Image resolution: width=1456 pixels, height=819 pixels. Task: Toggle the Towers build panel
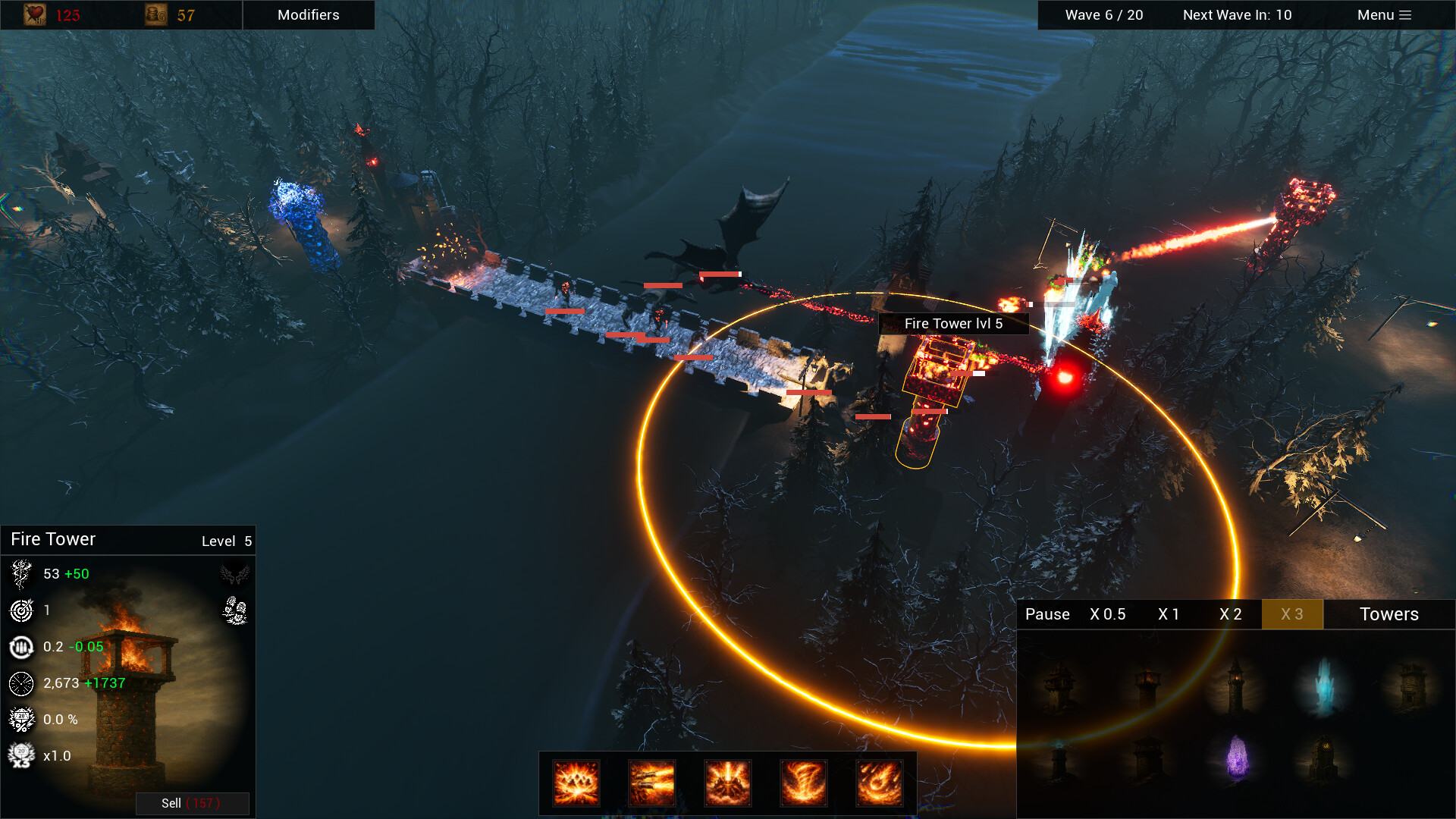point(1389,614)
